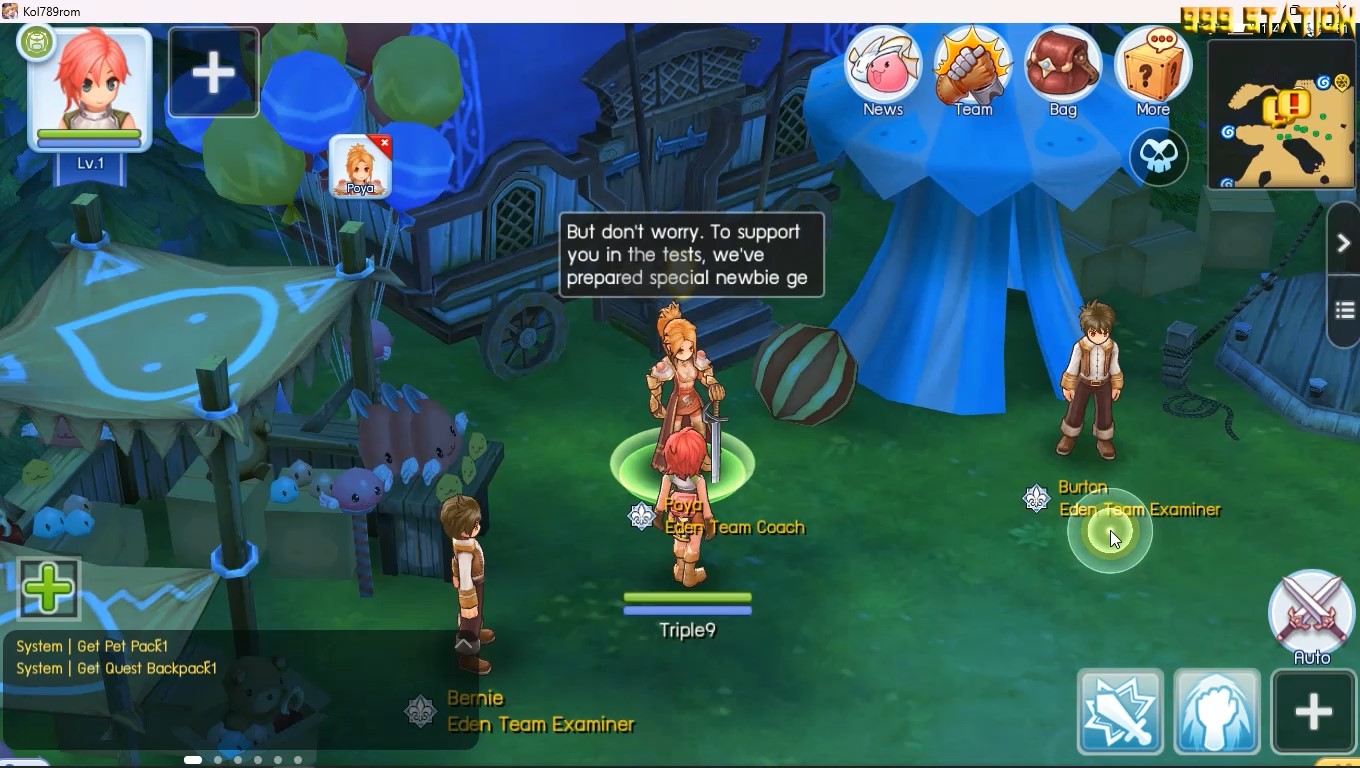Open the minimap
This screenshot has width=1360, height=768.
[1282, 115]
